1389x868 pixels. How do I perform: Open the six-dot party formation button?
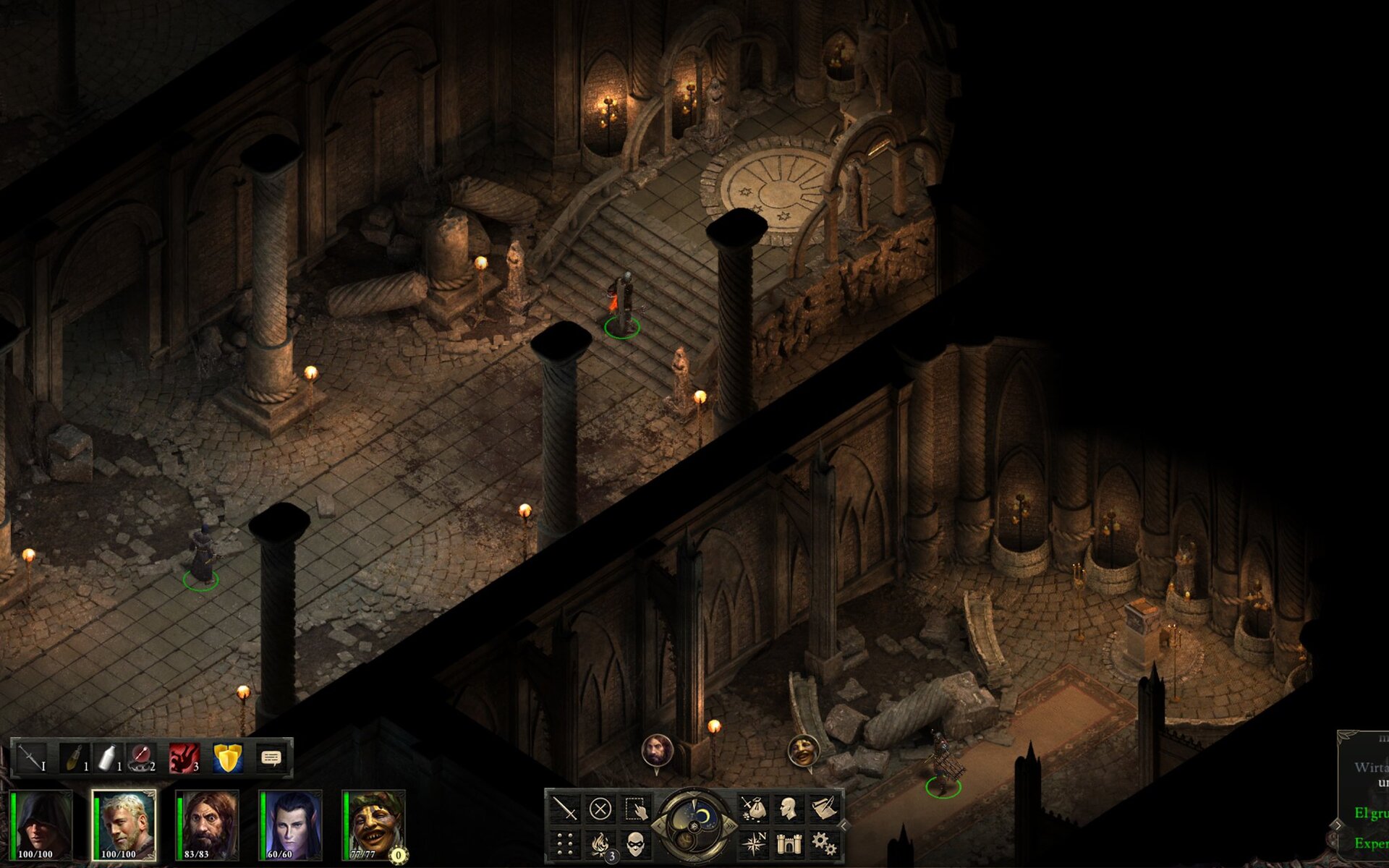pos(565,843)
